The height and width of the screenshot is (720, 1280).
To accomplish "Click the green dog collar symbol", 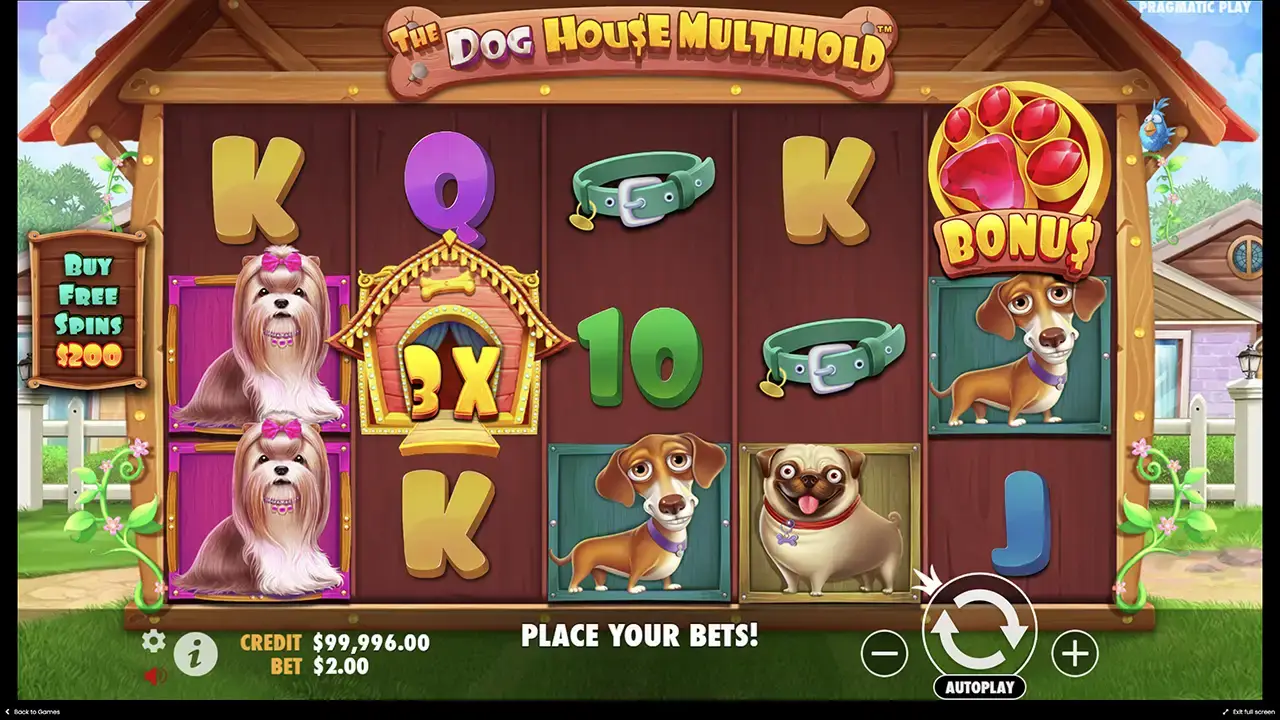I will (640, 190).
